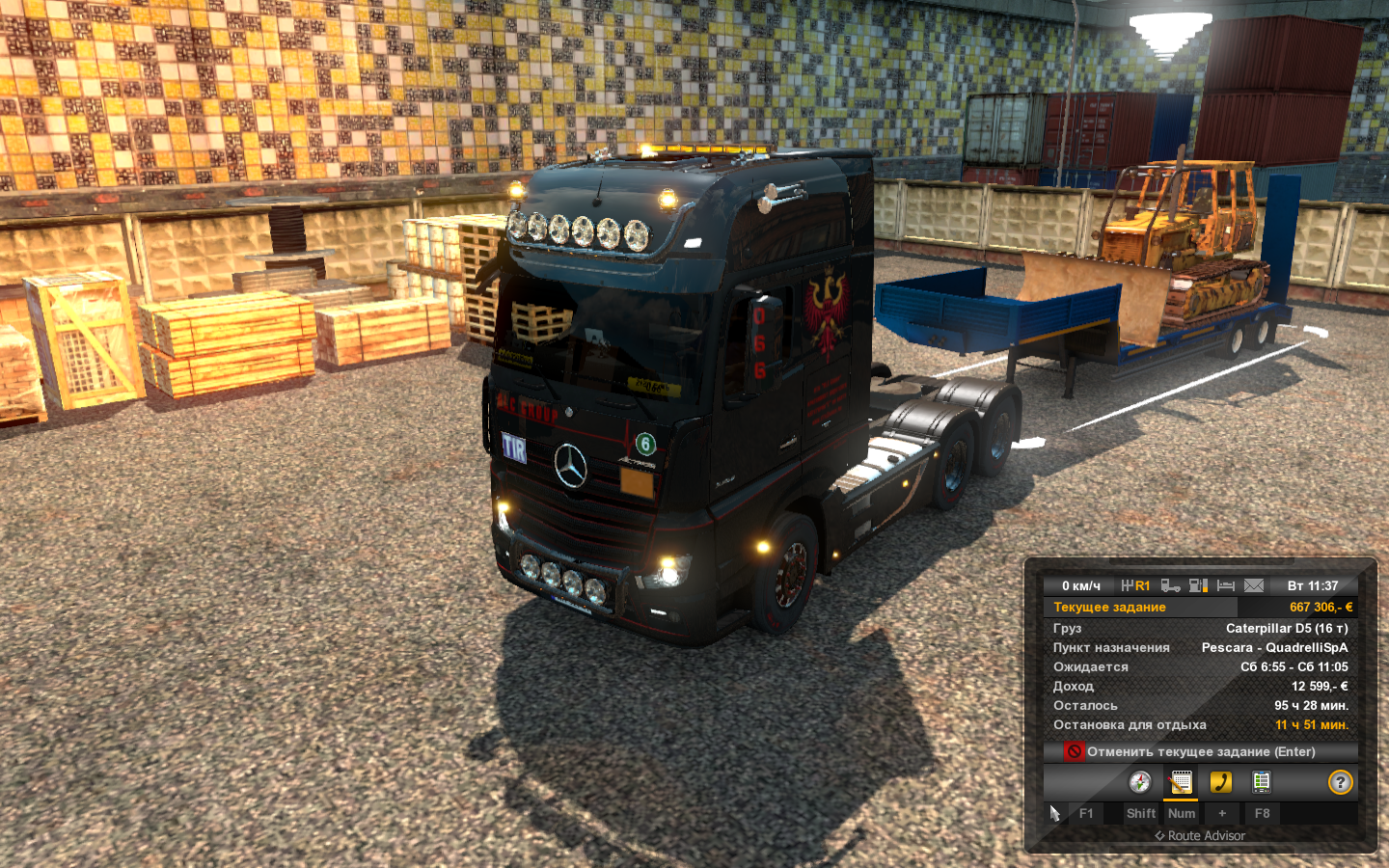Click the envelope mail icon
This screenshot has height=868, width=1389.
click(1254, 585)
